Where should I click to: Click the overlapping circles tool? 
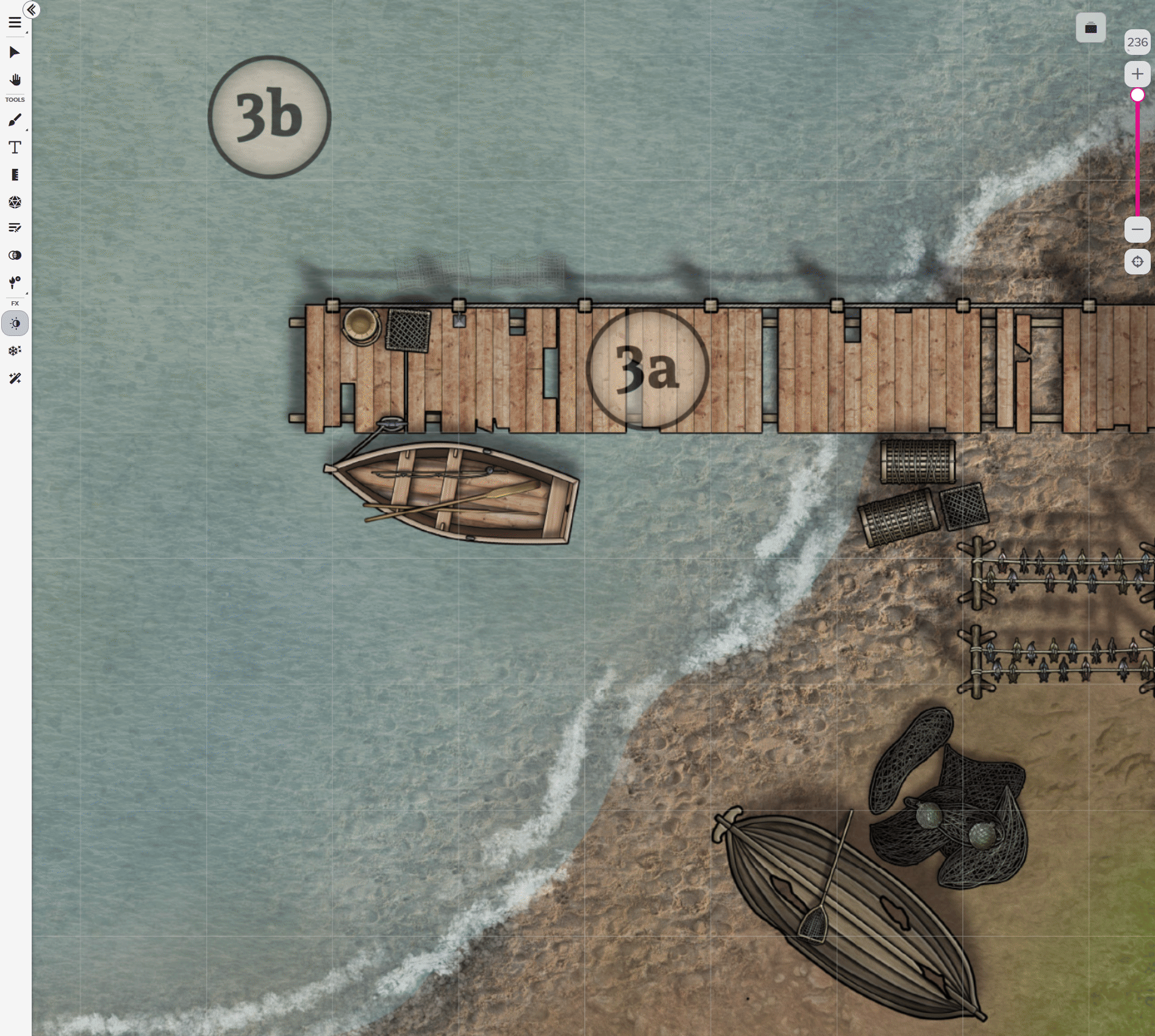coord(15,255)
